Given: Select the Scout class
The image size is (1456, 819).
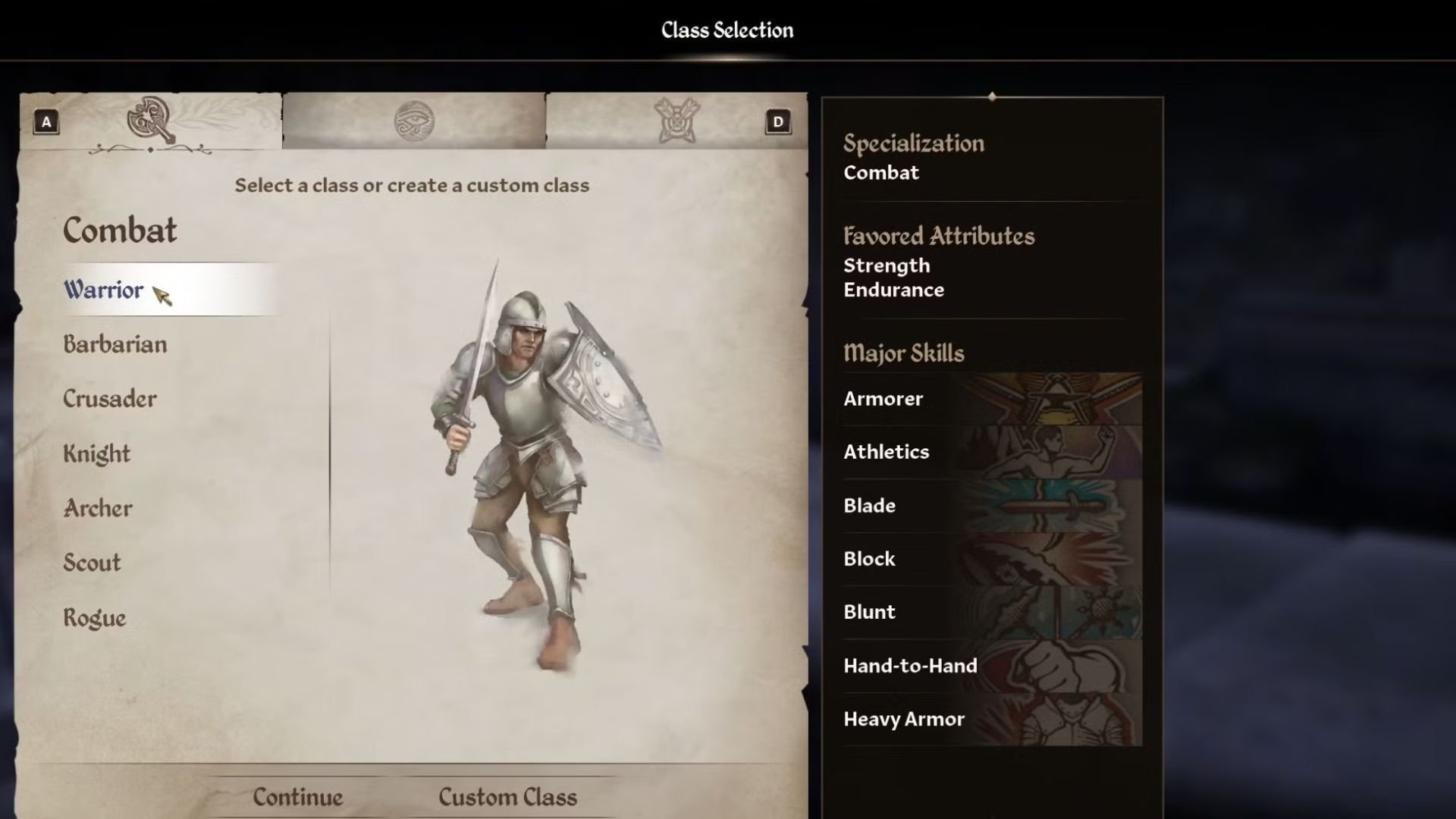Looking at the screenshot, I should pos(93,563).
